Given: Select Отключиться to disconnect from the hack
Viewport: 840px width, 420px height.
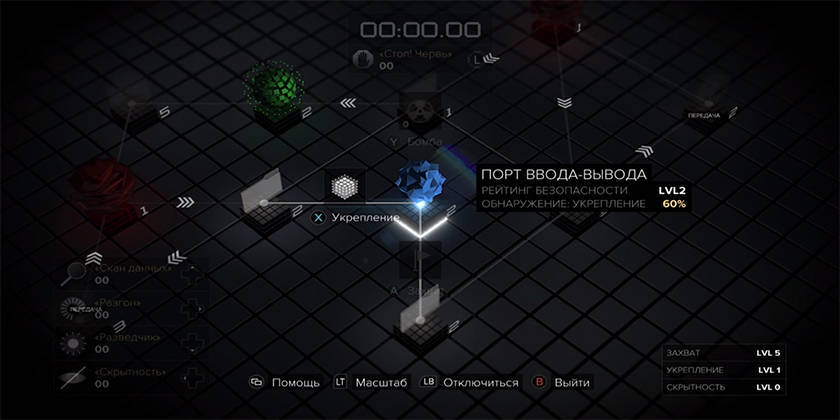Looking at the screenshot, I should pos(470,382).
